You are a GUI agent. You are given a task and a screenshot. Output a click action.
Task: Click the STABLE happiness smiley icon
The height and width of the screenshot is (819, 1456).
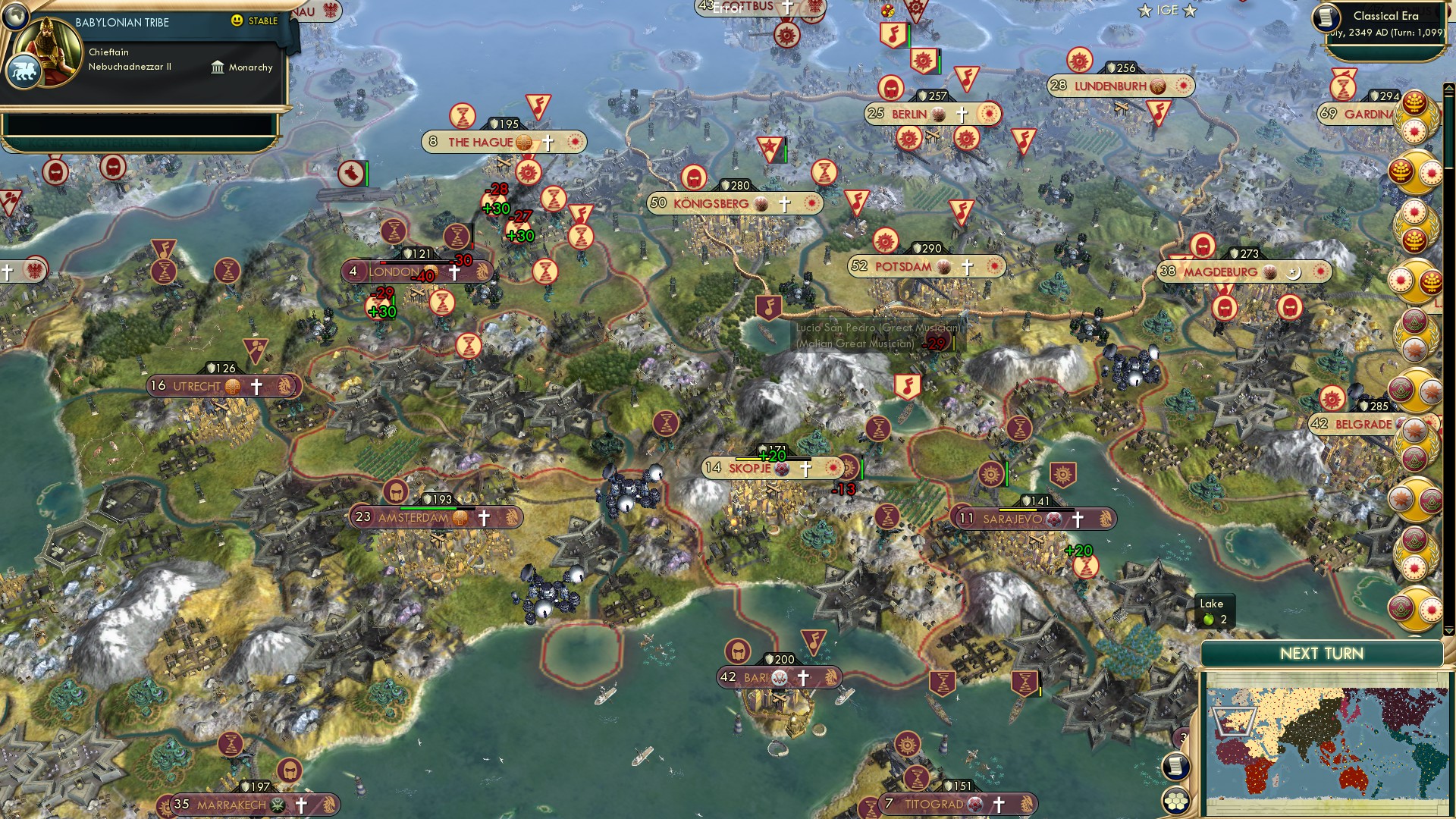(237, 21)
